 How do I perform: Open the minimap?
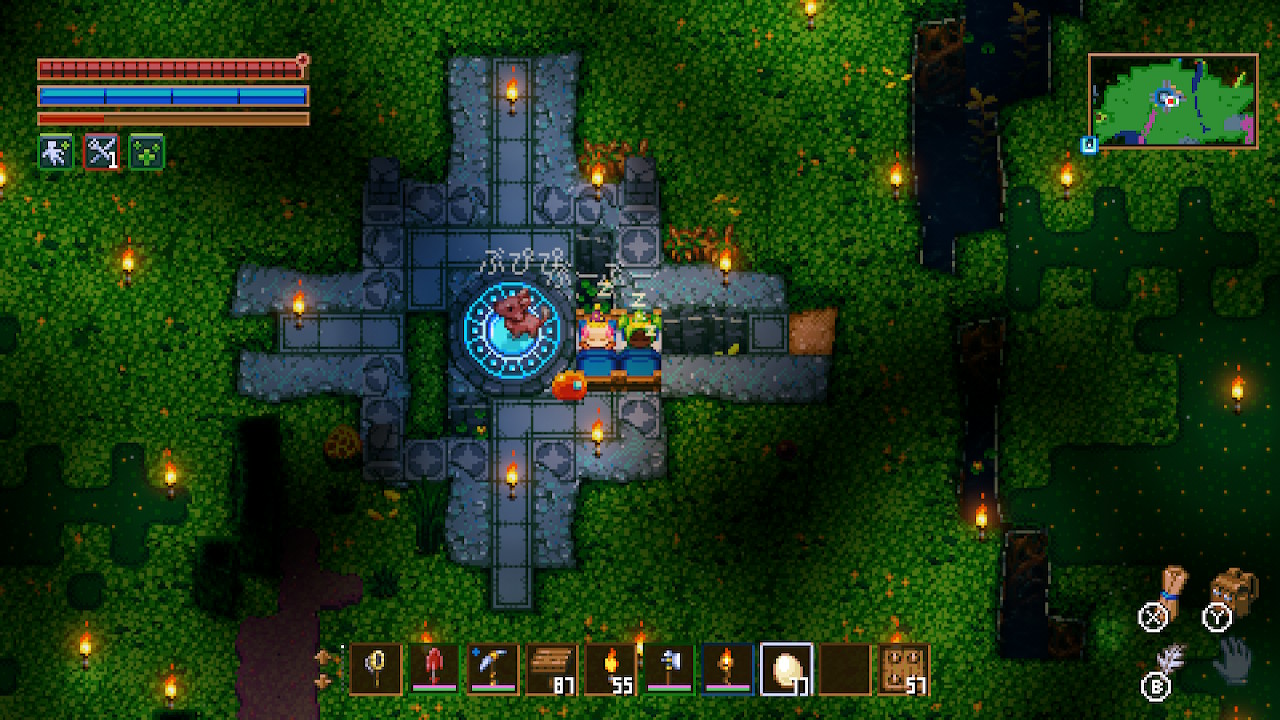pos(1172,101)
